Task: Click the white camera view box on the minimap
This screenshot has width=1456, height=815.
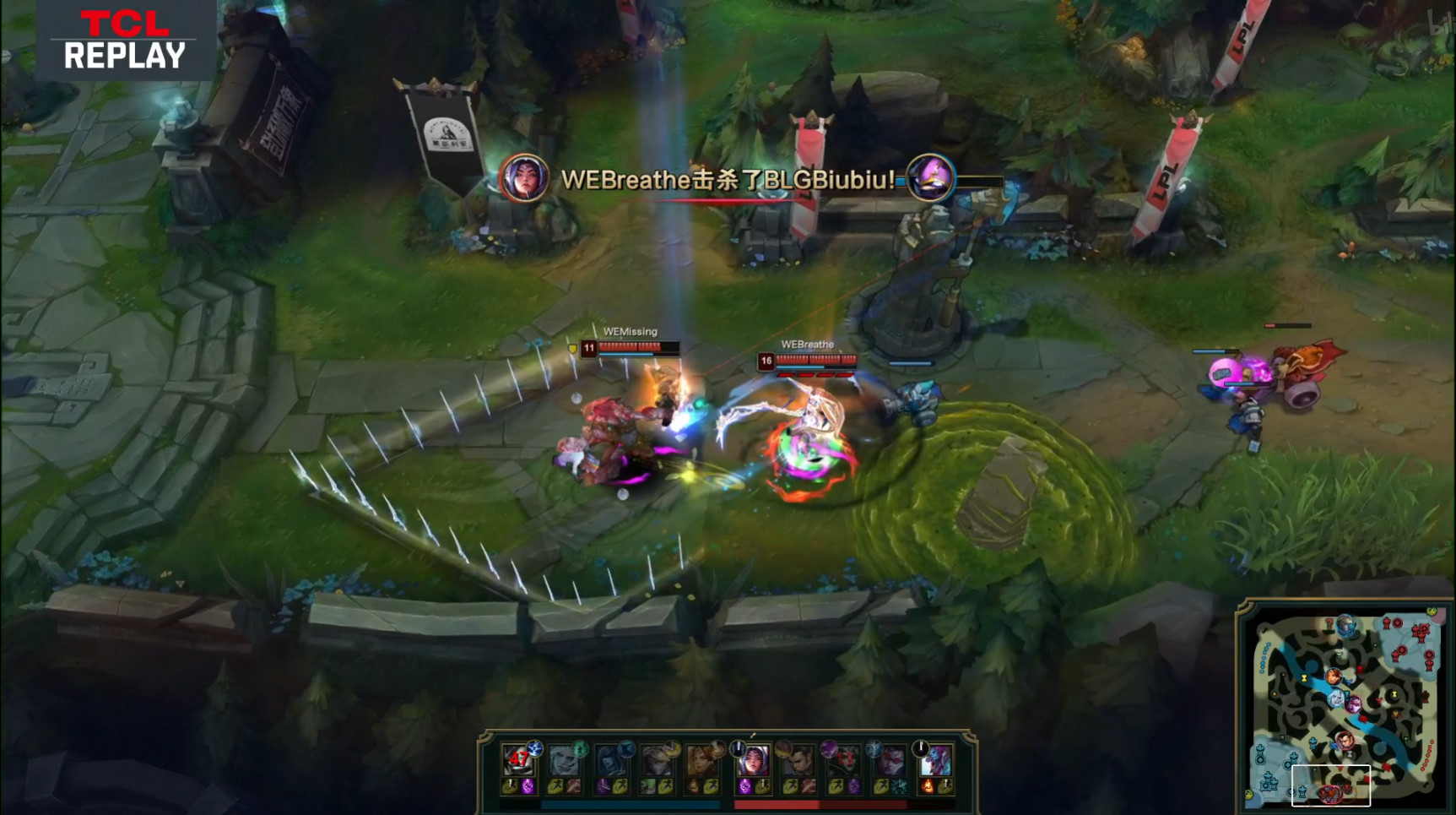Action: pos(1330,785)
